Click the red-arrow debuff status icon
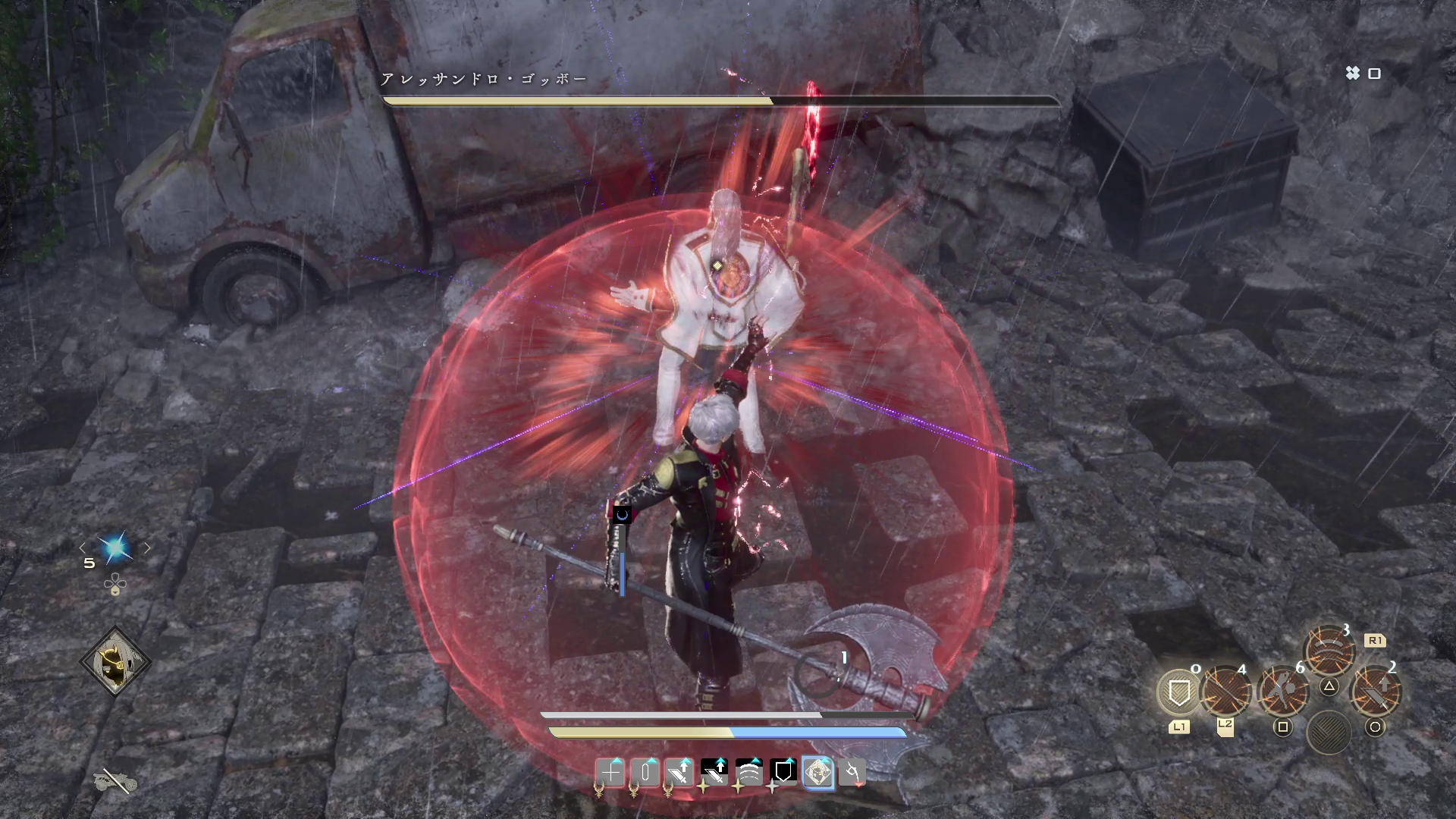This screenshot has width=1456, height=819. click(x=852, y=773)
